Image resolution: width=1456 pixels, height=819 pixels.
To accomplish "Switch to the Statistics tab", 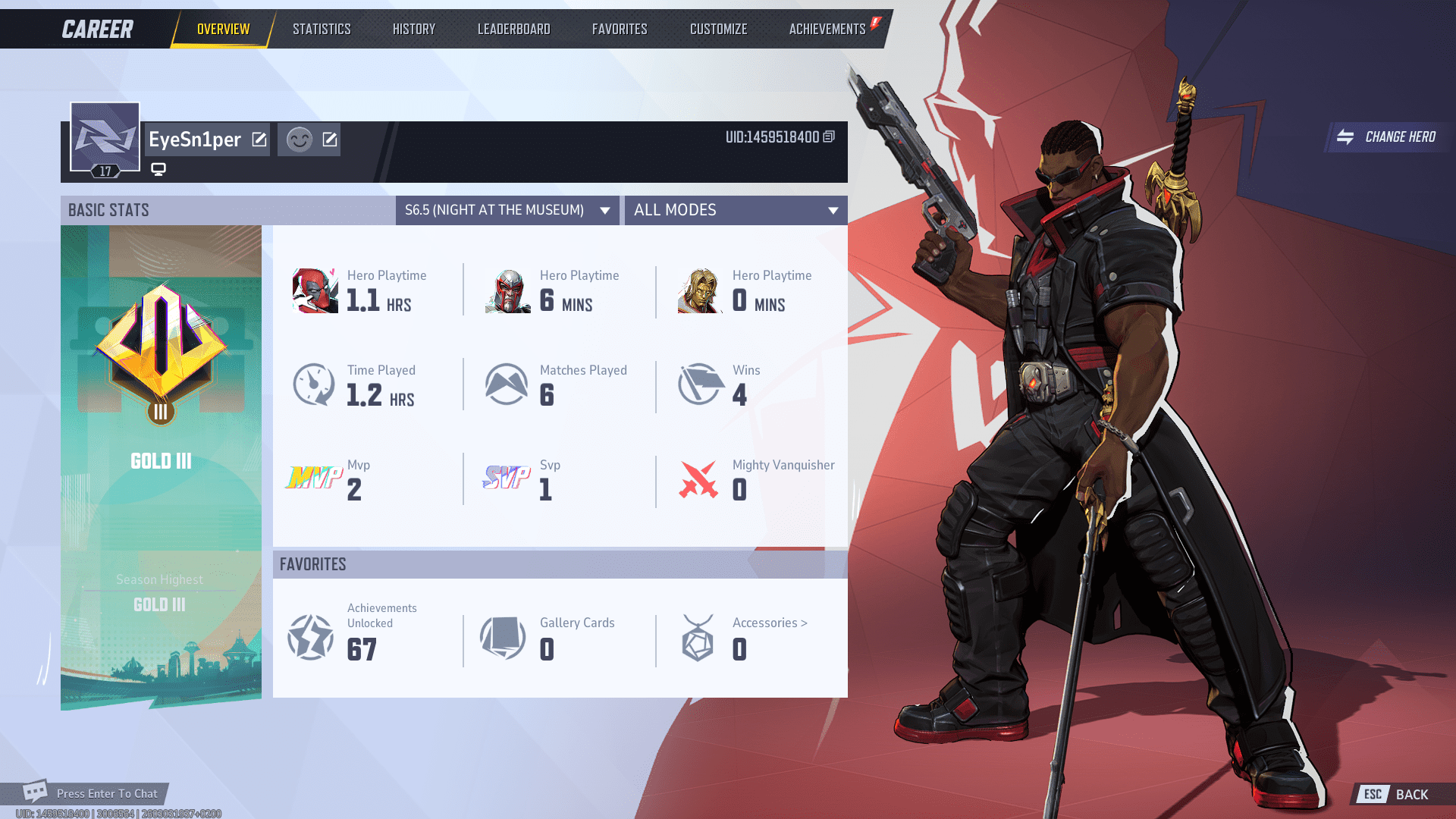I will pyautogui.click(x=322, y=29).
